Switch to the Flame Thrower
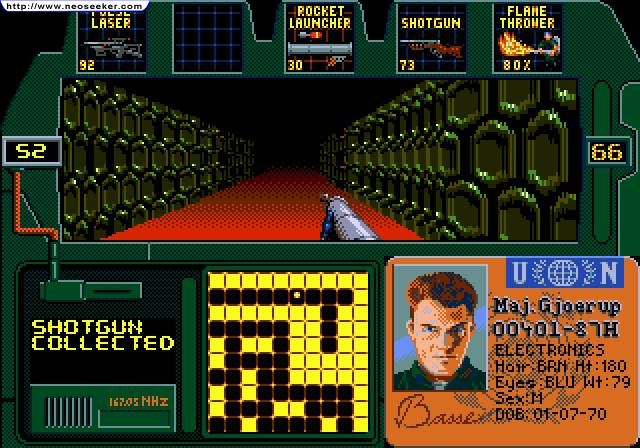 (x=527, y=40)
